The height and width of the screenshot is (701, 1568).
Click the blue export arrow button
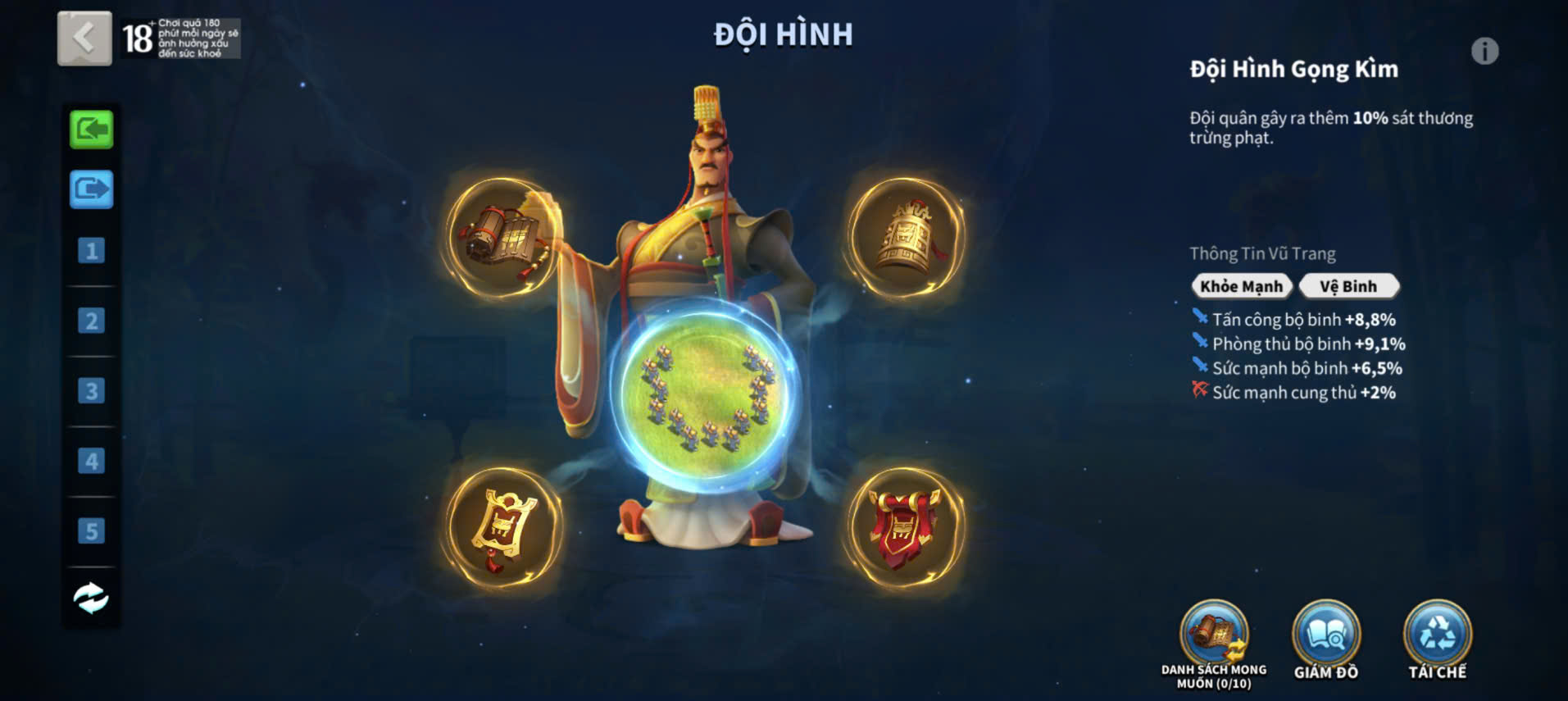pos(91,189)
